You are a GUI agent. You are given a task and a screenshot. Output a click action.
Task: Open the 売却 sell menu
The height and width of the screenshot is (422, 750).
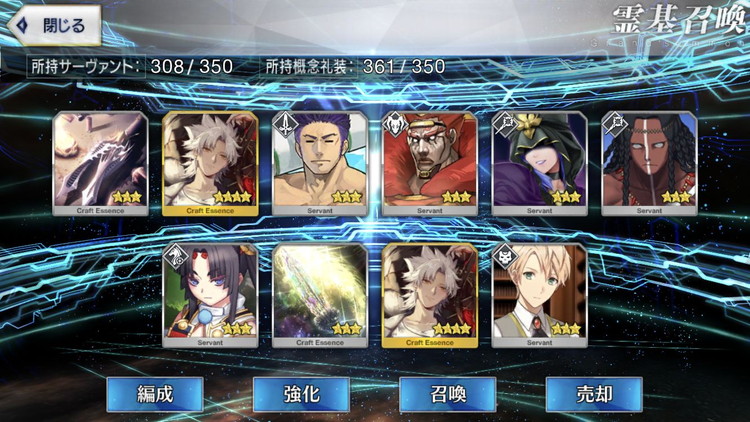tap(593, 394)
